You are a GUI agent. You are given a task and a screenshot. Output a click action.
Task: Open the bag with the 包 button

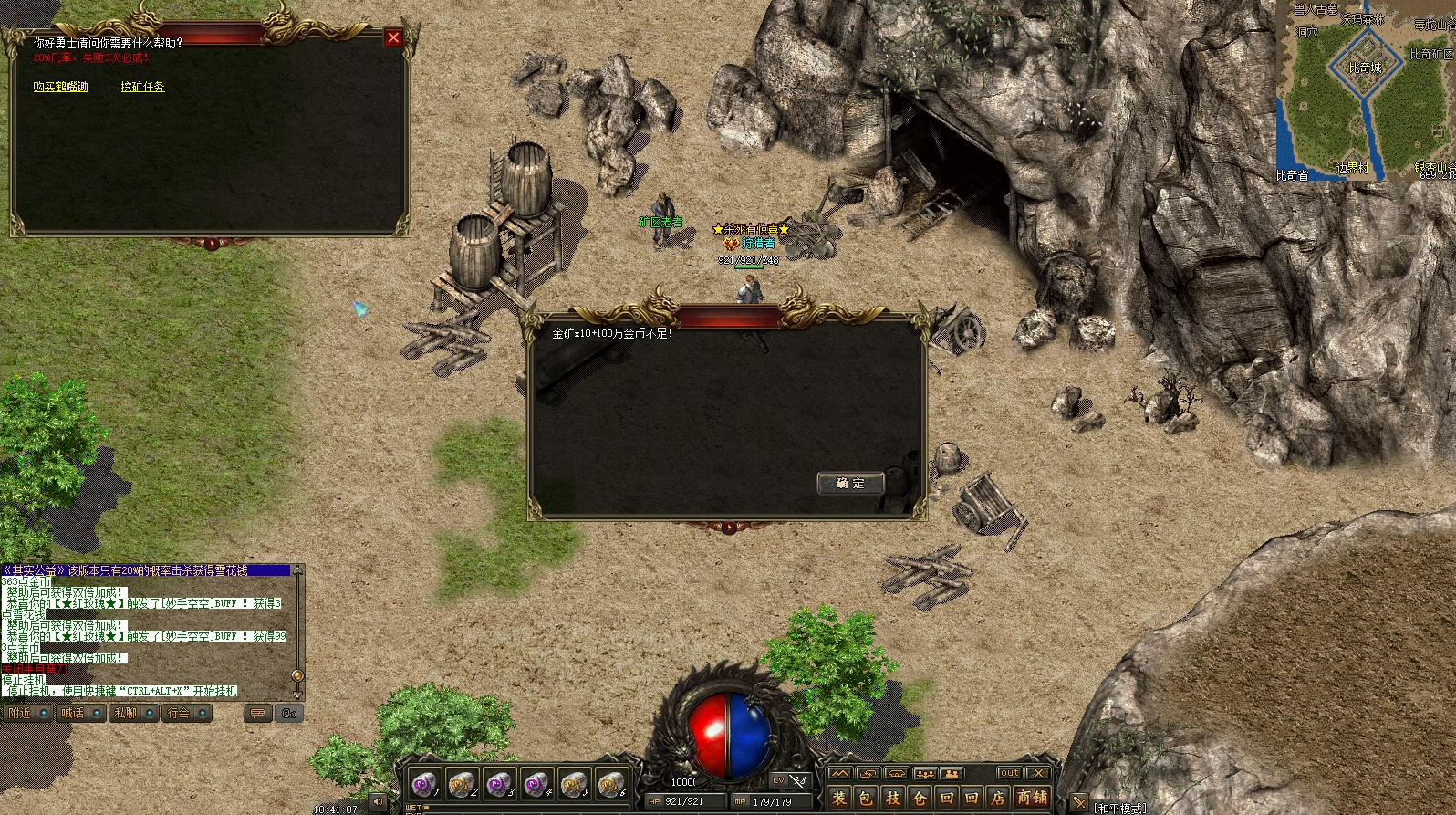[x=866, y=798]
